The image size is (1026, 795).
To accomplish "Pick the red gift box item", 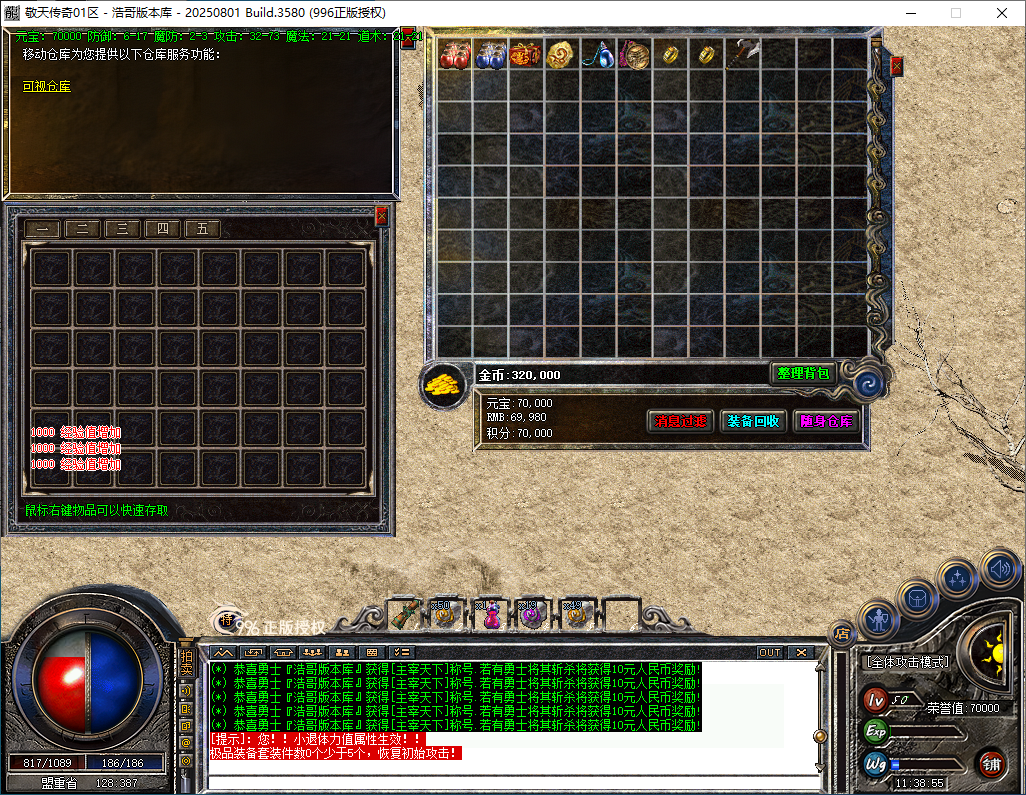I will pos(525,54).
